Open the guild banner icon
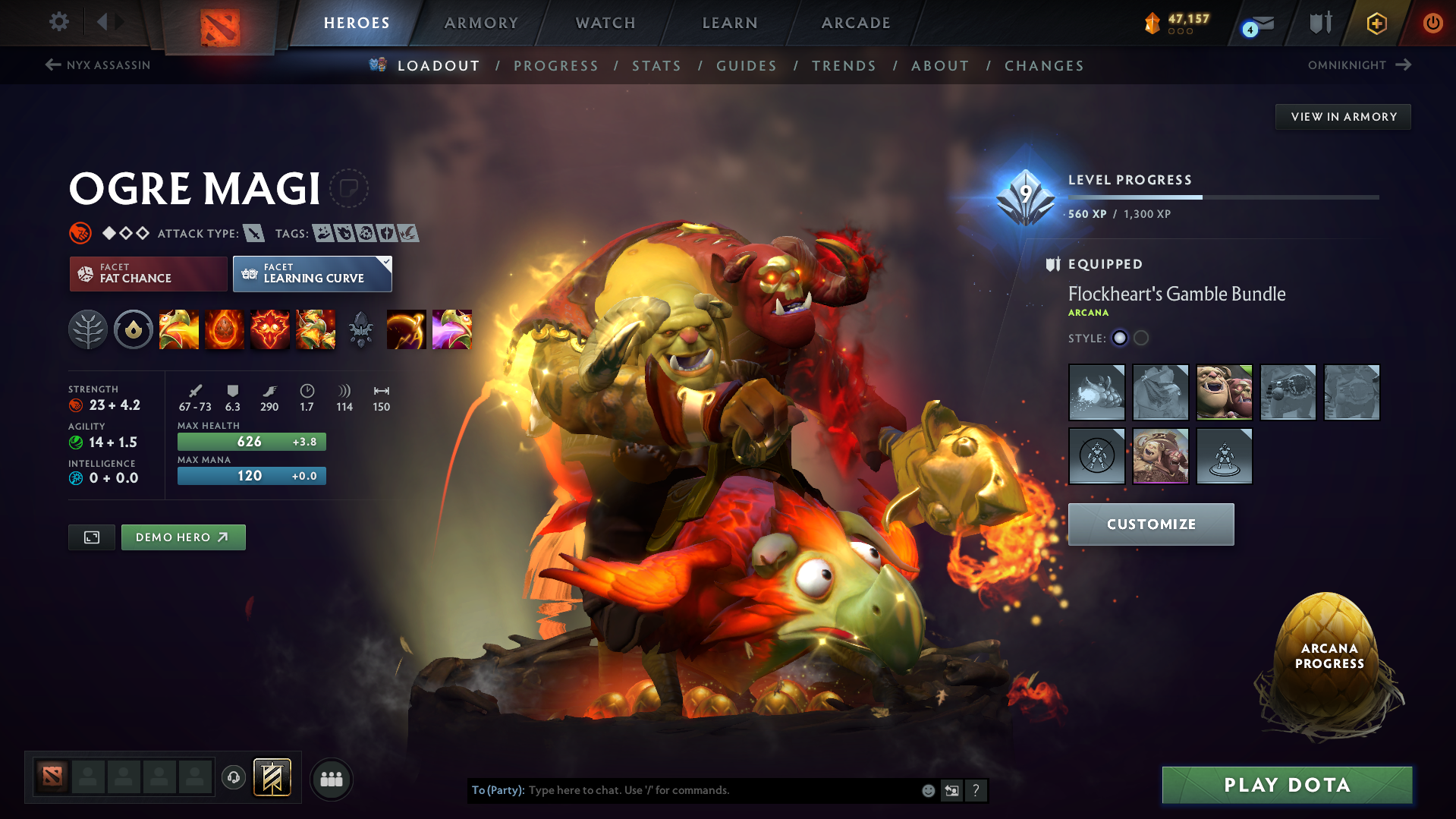Image resolution: width=1456 pixels, height=819 pixels. (273, 777)
